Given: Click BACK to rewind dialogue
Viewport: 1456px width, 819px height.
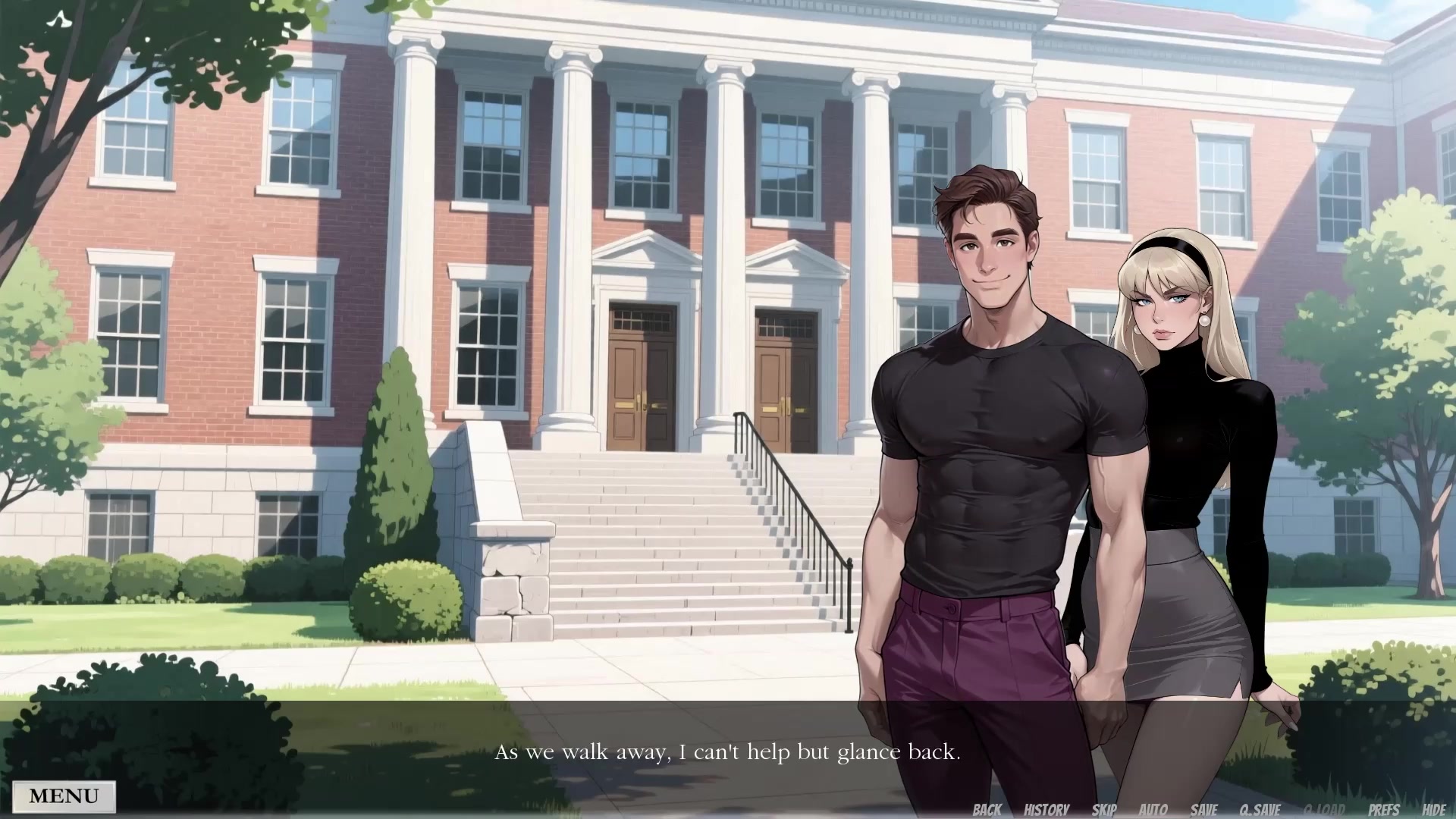Looking at the screenshot, I should coord(987,808).
